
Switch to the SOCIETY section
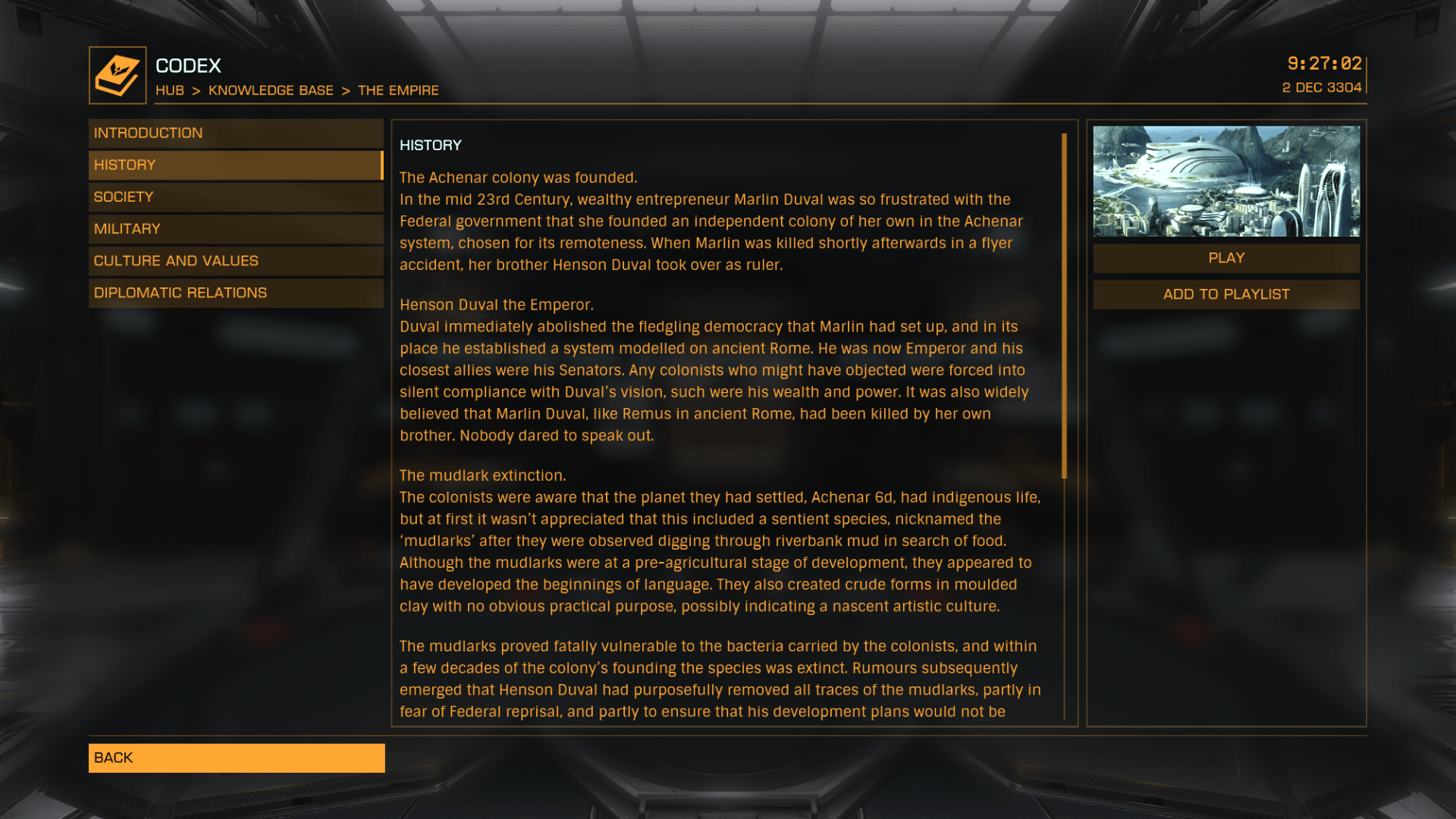coord(235,196)
